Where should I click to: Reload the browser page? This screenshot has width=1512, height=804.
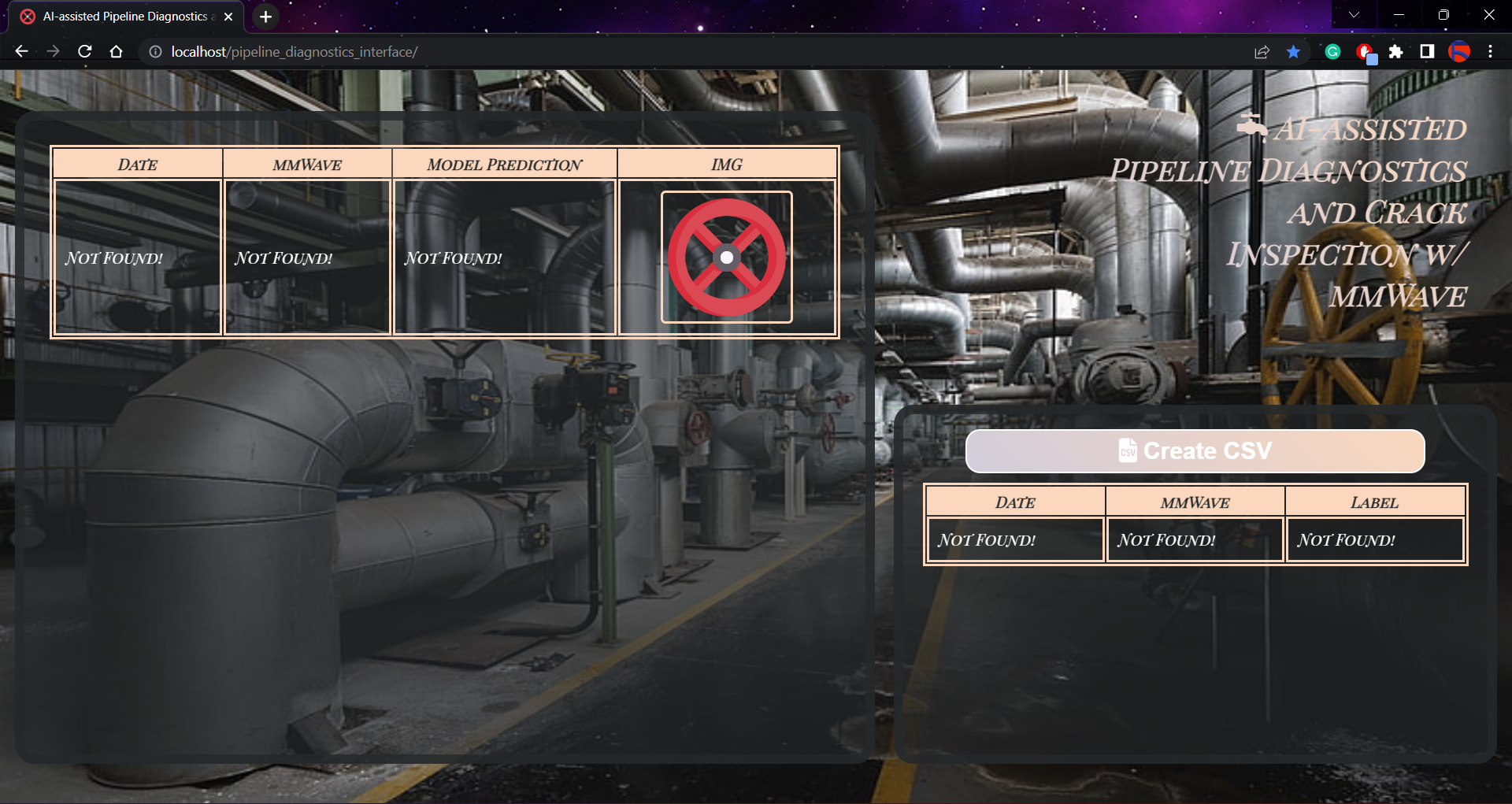[x=85, y=52]
